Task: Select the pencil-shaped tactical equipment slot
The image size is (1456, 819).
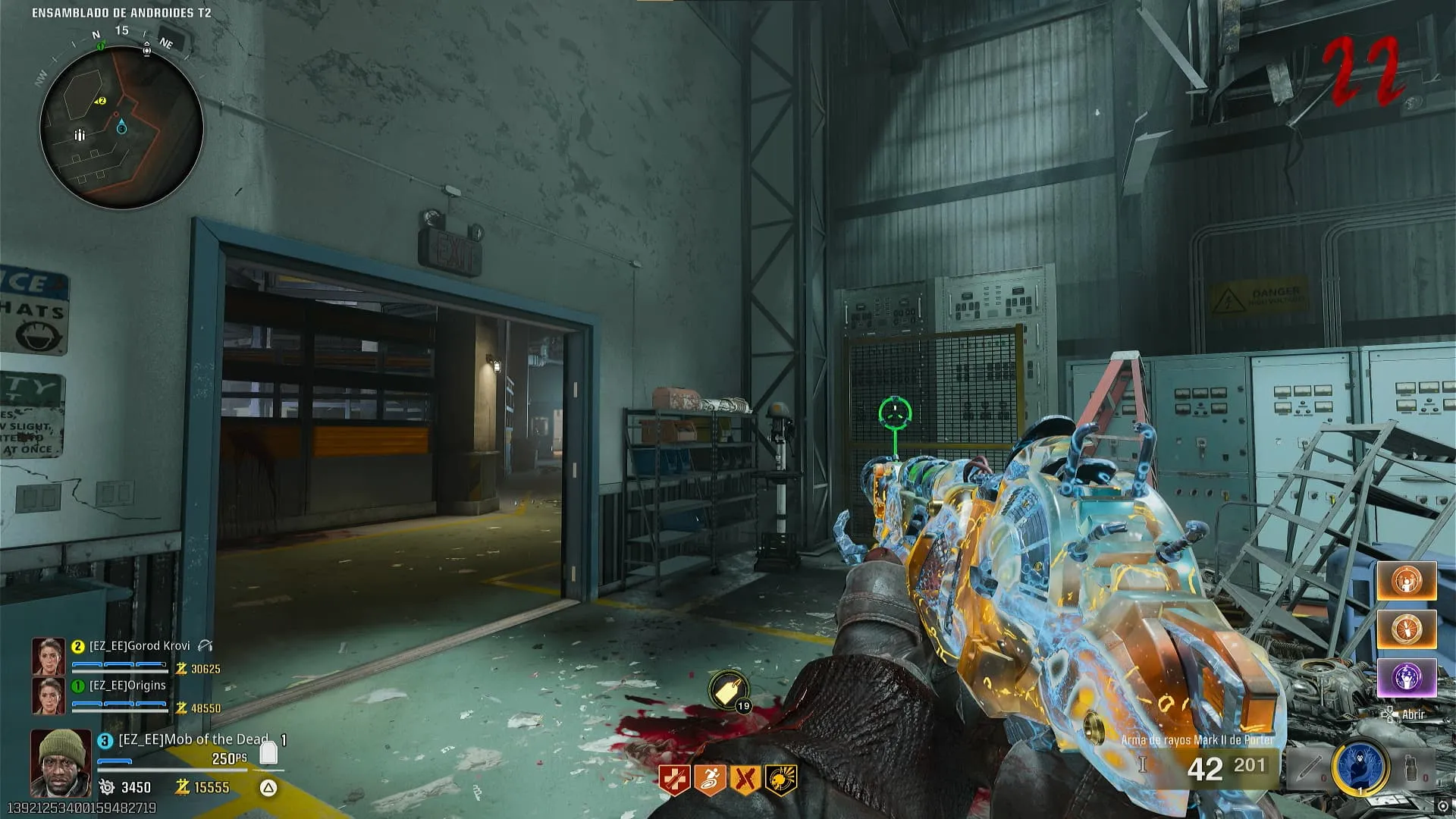Action: pyautogui.click(x=1309, y=767)
